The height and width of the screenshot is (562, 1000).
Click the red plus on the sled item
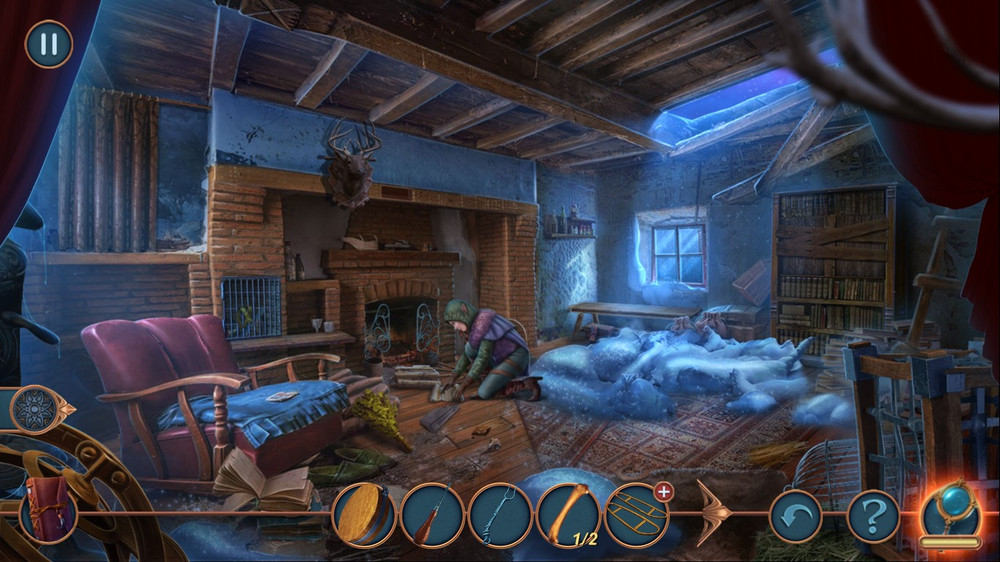(x=663, y=491)
